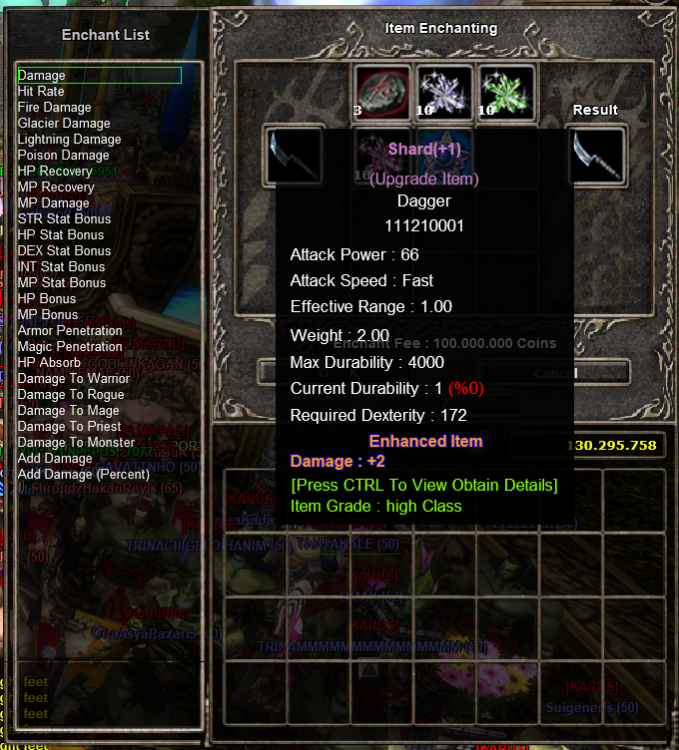Image resolution: width=679 pixels, height=750 pixels.
Task: Pick Glacier Damage from the list
Action: [x=63, y=123]
